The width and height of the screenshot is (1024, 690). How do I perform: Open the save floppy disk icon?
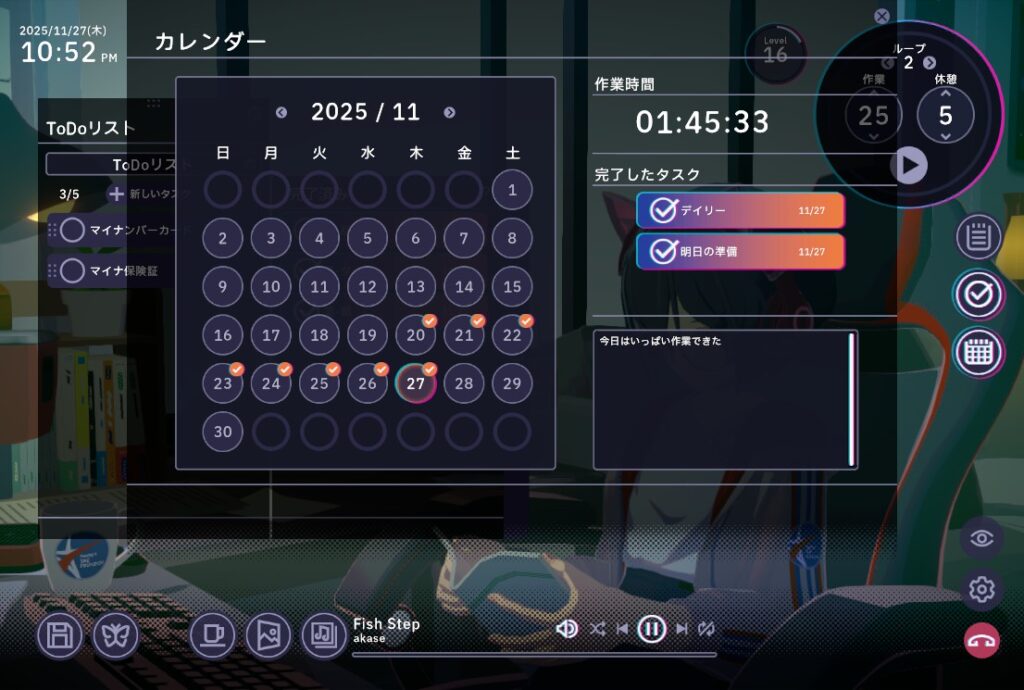[x=60, y=635]
